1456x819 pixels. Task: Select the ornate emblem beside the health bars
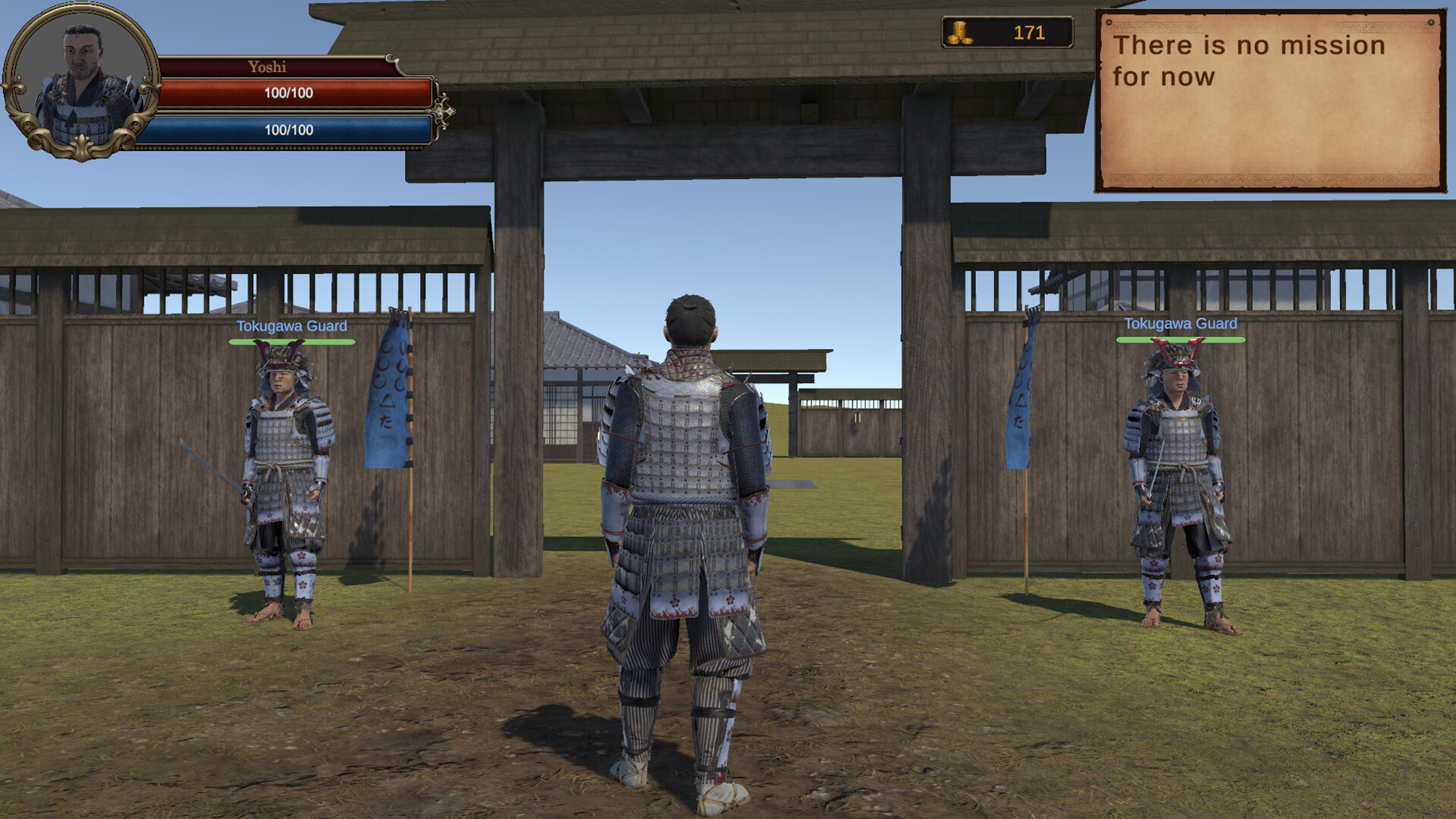pos(444,110)
